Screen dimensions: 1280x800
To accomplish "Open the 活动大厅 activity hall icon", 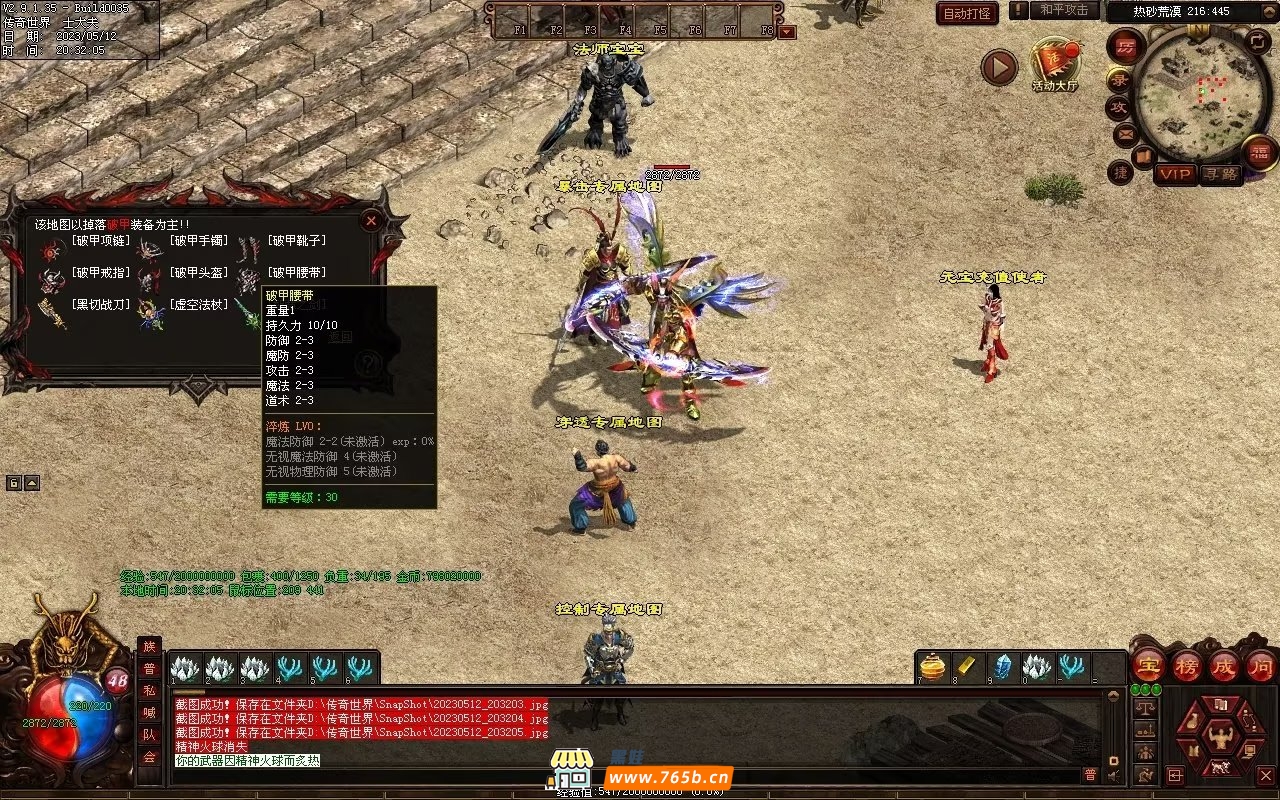I will 1055,65.
